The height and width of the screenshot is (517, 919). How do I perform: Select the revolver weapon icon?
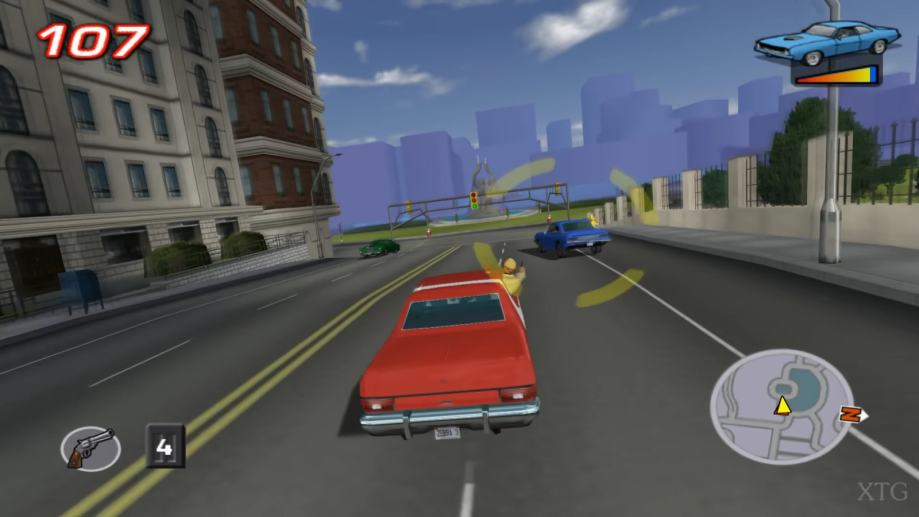pos(91,447)
